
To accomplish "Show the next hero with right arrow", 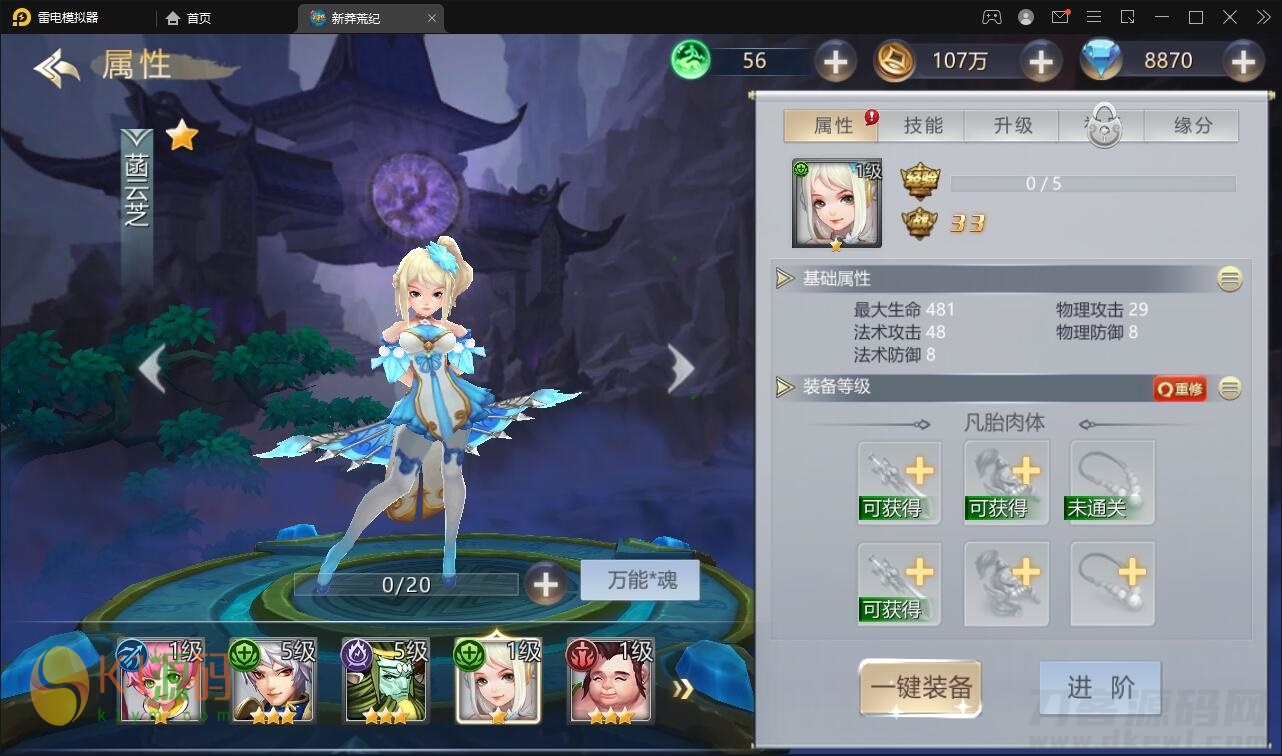I will pyautogui.click(x=681, y=369).
